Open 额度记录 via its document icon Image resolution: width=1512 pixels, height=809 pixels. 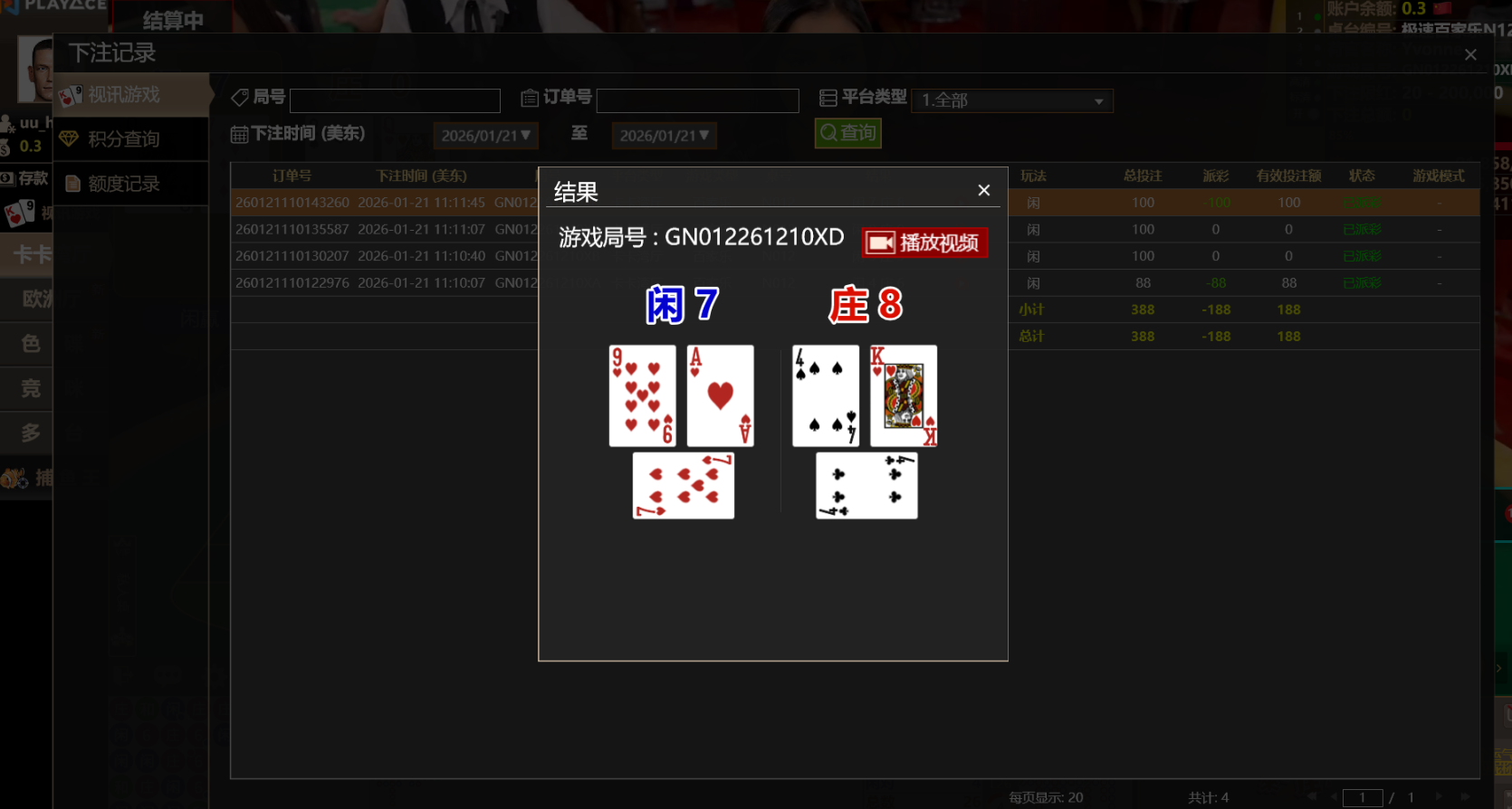click(x=72, y=183)
